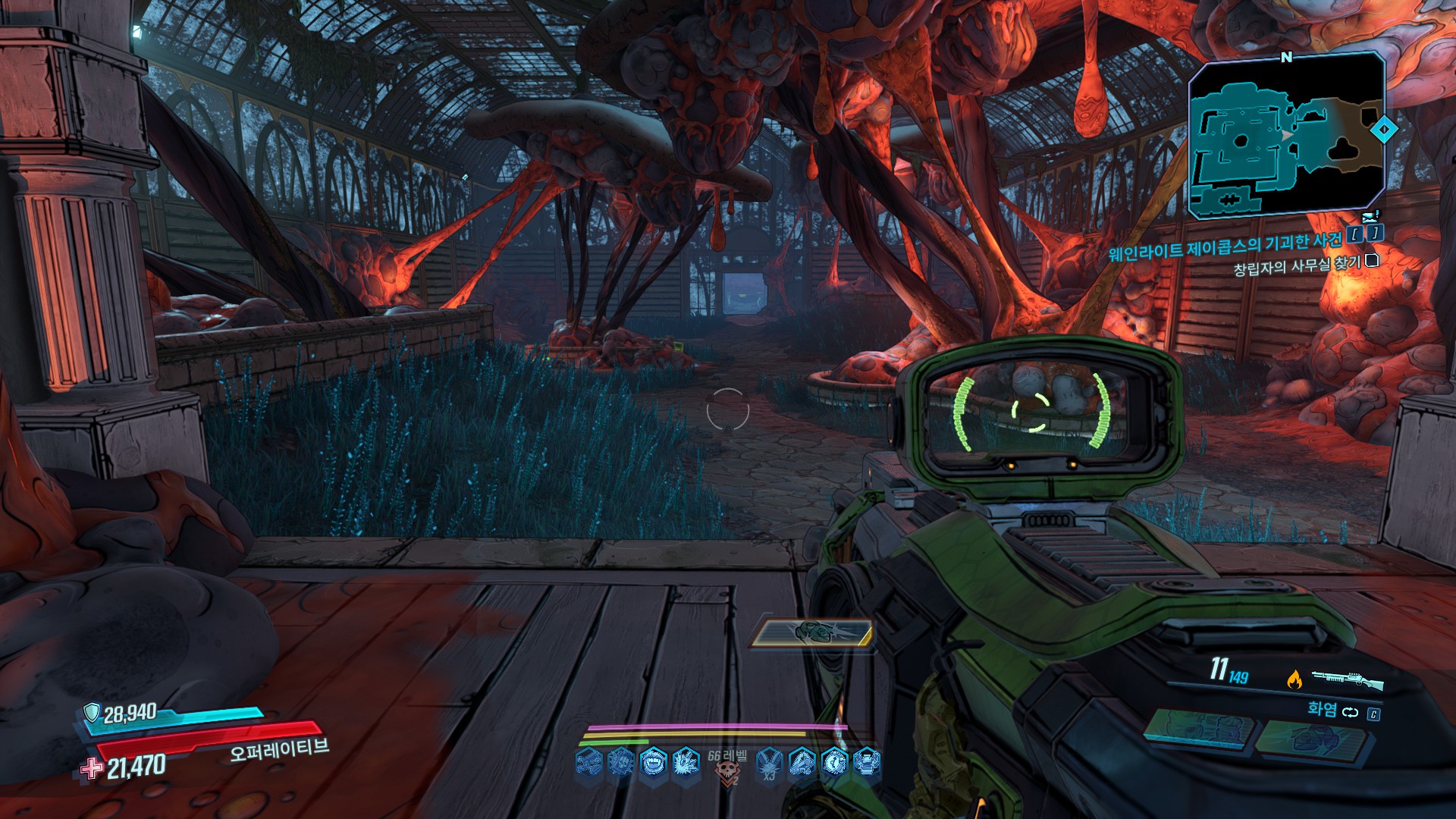Screen dimensions: 1456x819
Task: Click the fire element flame icon
Action: (1294, 679)
